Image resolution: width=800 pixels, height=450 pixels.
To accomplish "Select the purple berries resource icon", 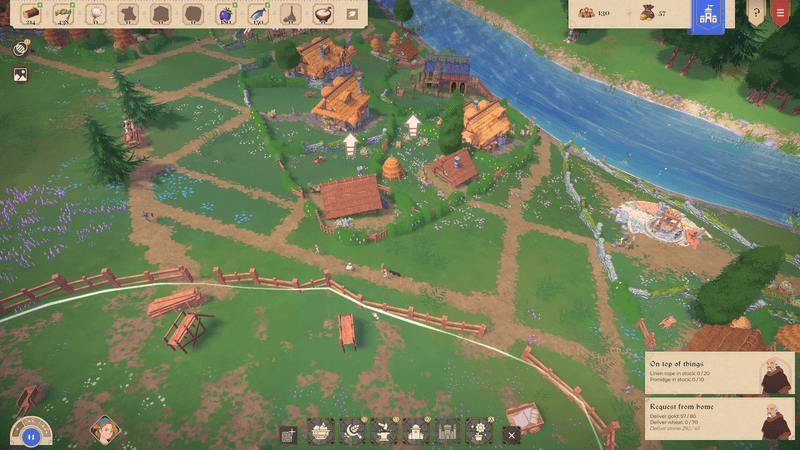I will pos(225,14).
